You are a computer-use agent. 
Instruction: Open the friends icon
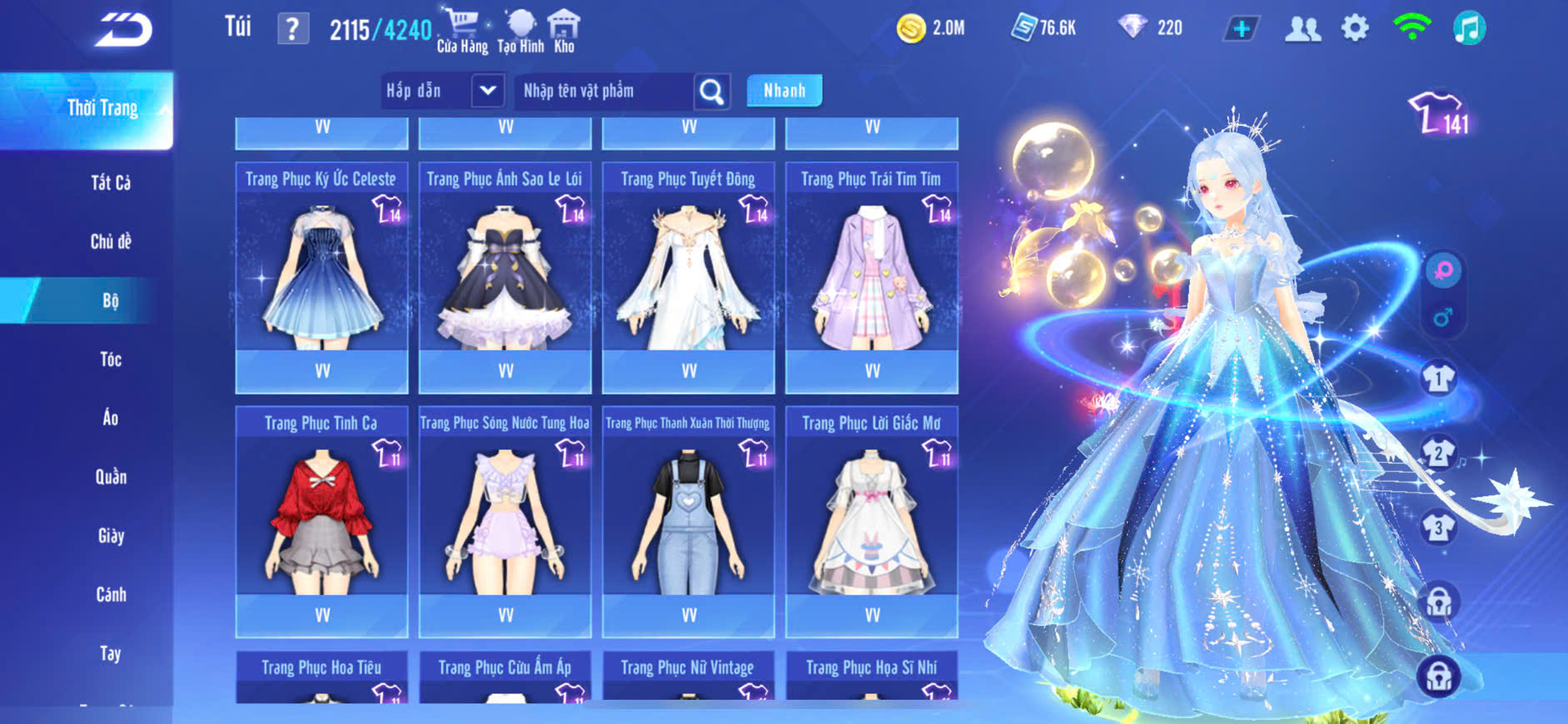pos(1302,29)
